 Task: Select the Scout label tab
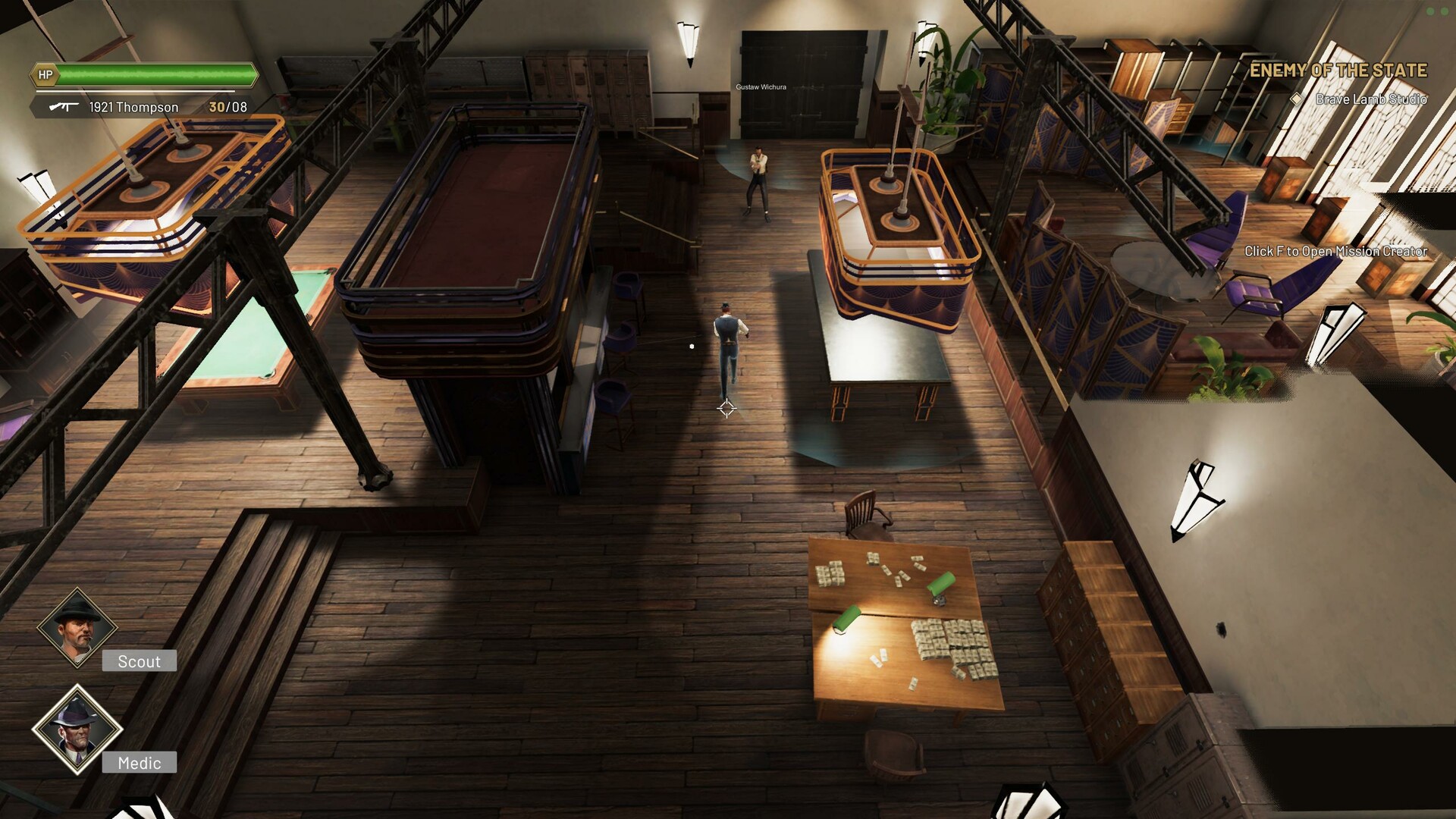139,661
